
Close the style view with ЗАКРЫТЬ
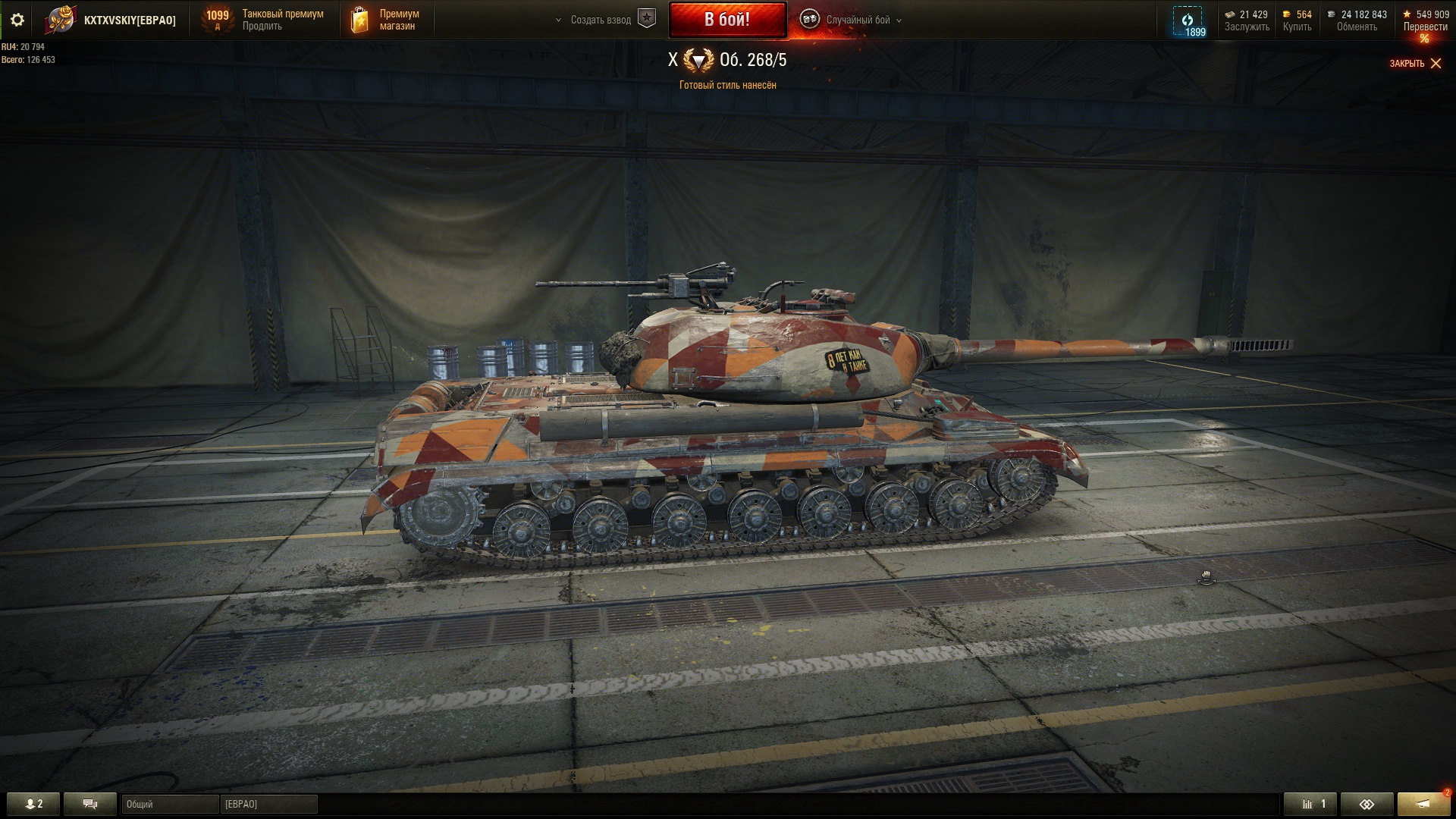(1415, 64)
